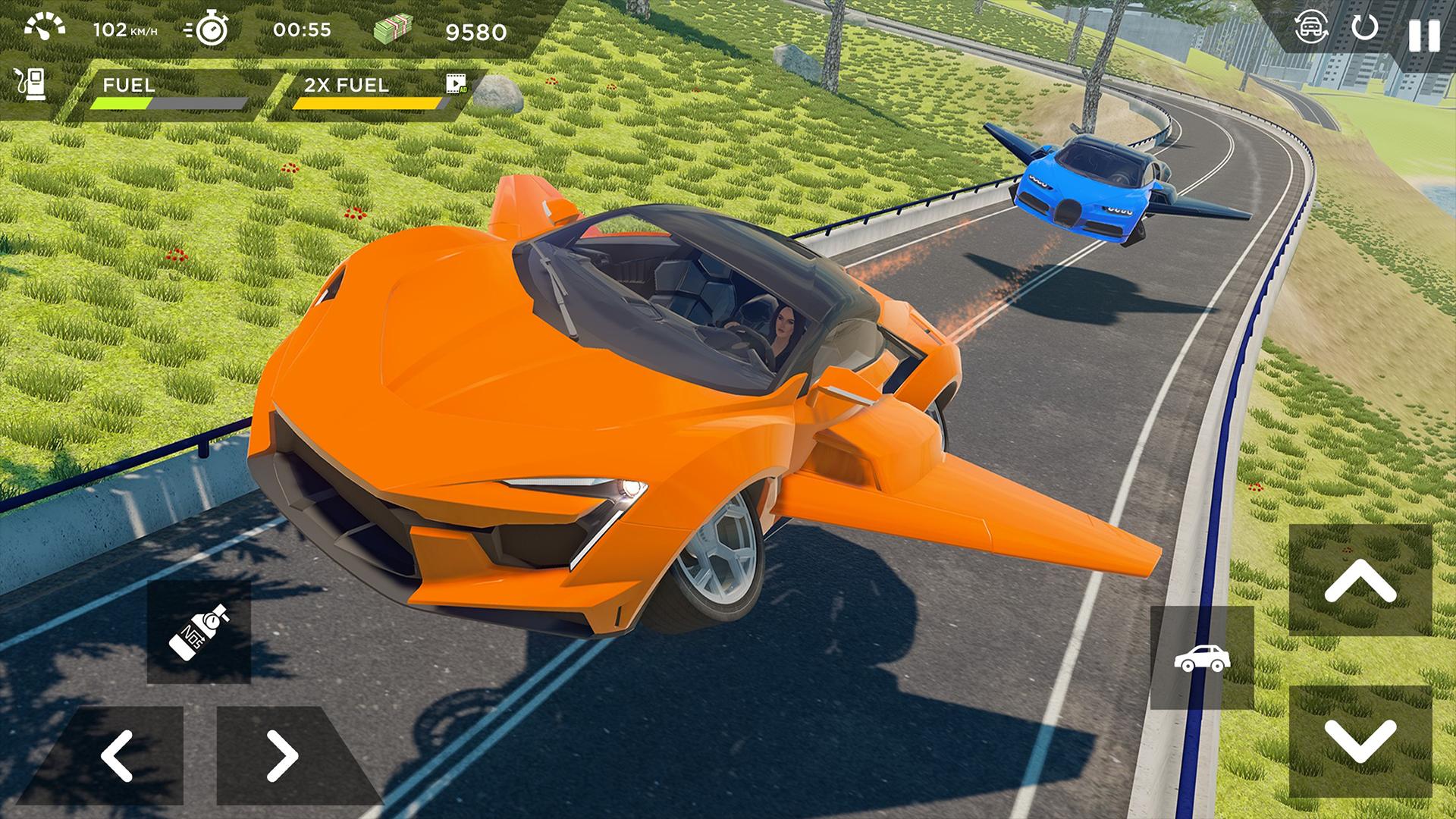1456x819 pixels.
Task: Pause the game
Action: point(1423,35)
